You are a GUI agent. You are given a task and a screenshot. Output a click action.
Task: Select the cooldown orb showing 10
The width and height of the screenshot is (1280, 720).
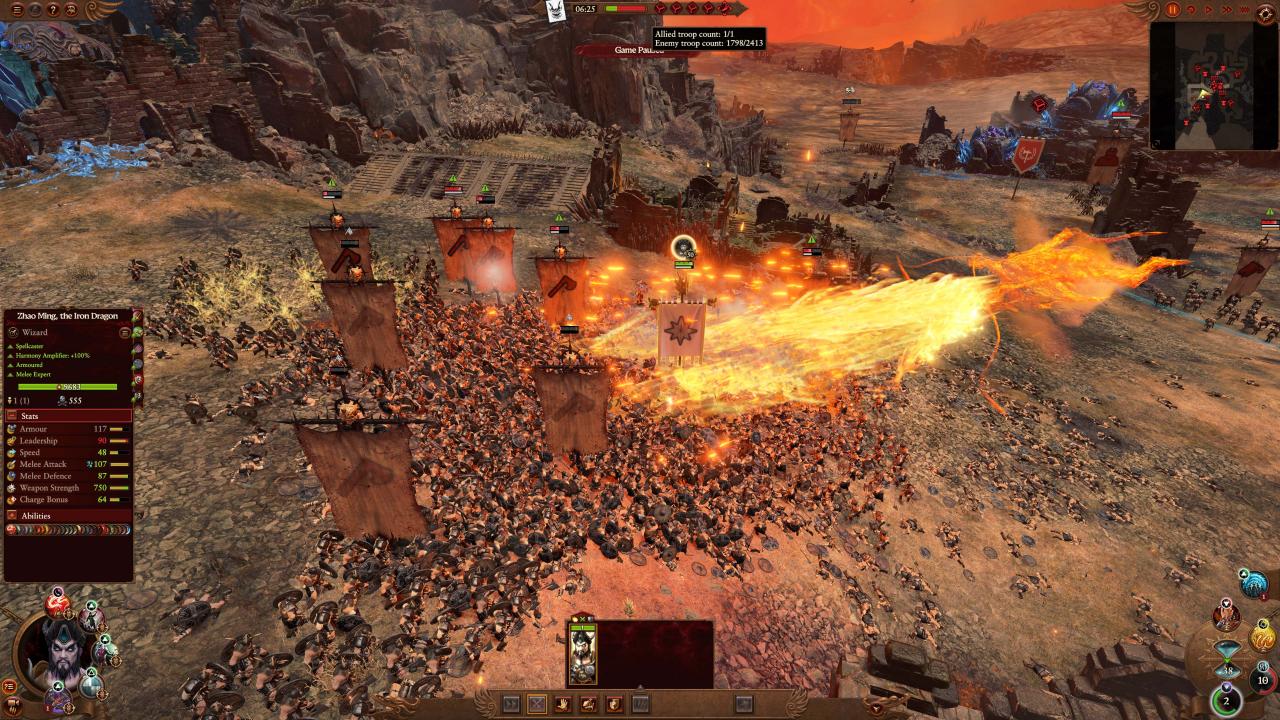coord(1262,680)
